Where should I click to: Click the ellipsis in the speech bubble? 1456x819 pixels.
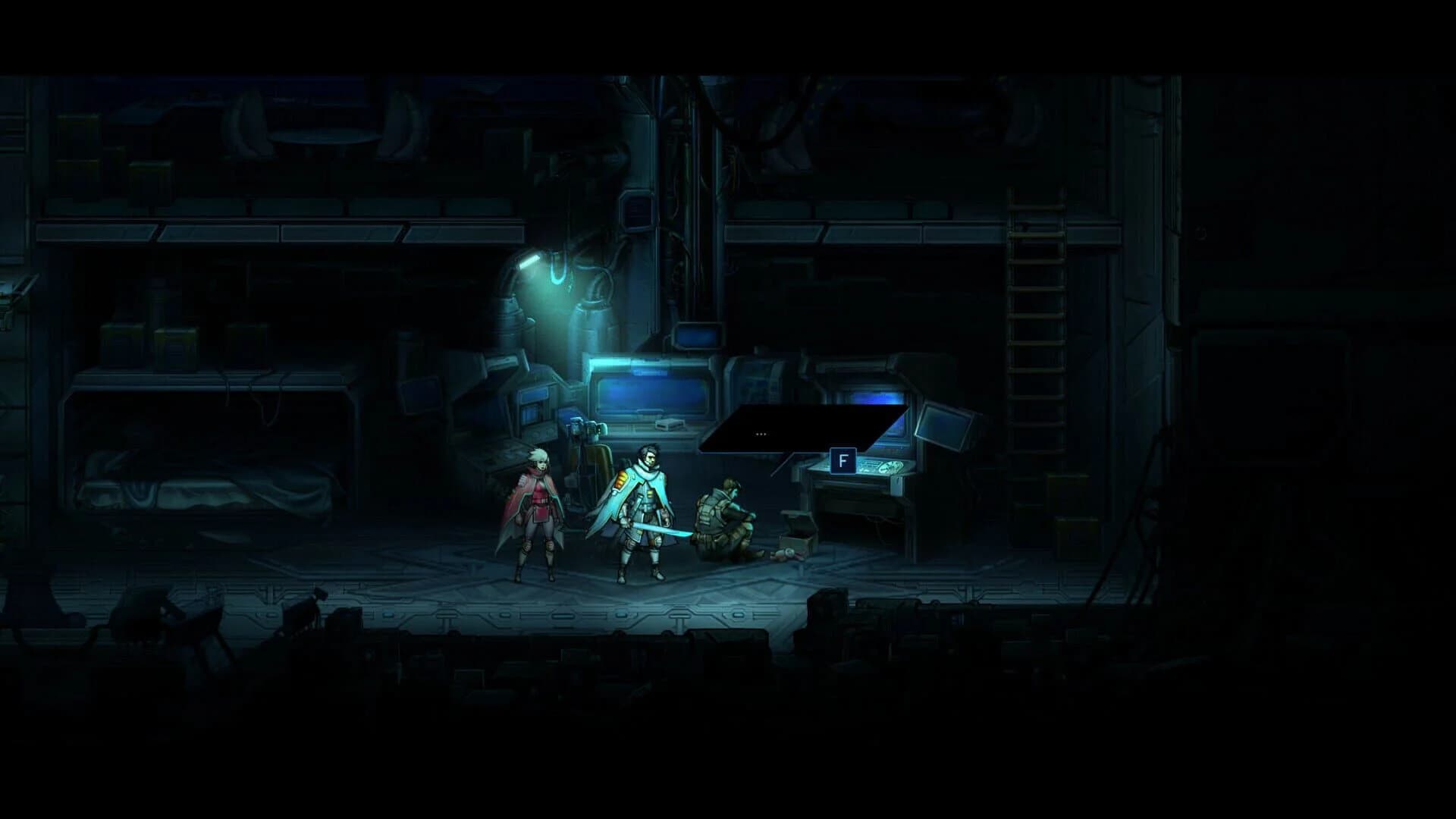pos(760,434)
